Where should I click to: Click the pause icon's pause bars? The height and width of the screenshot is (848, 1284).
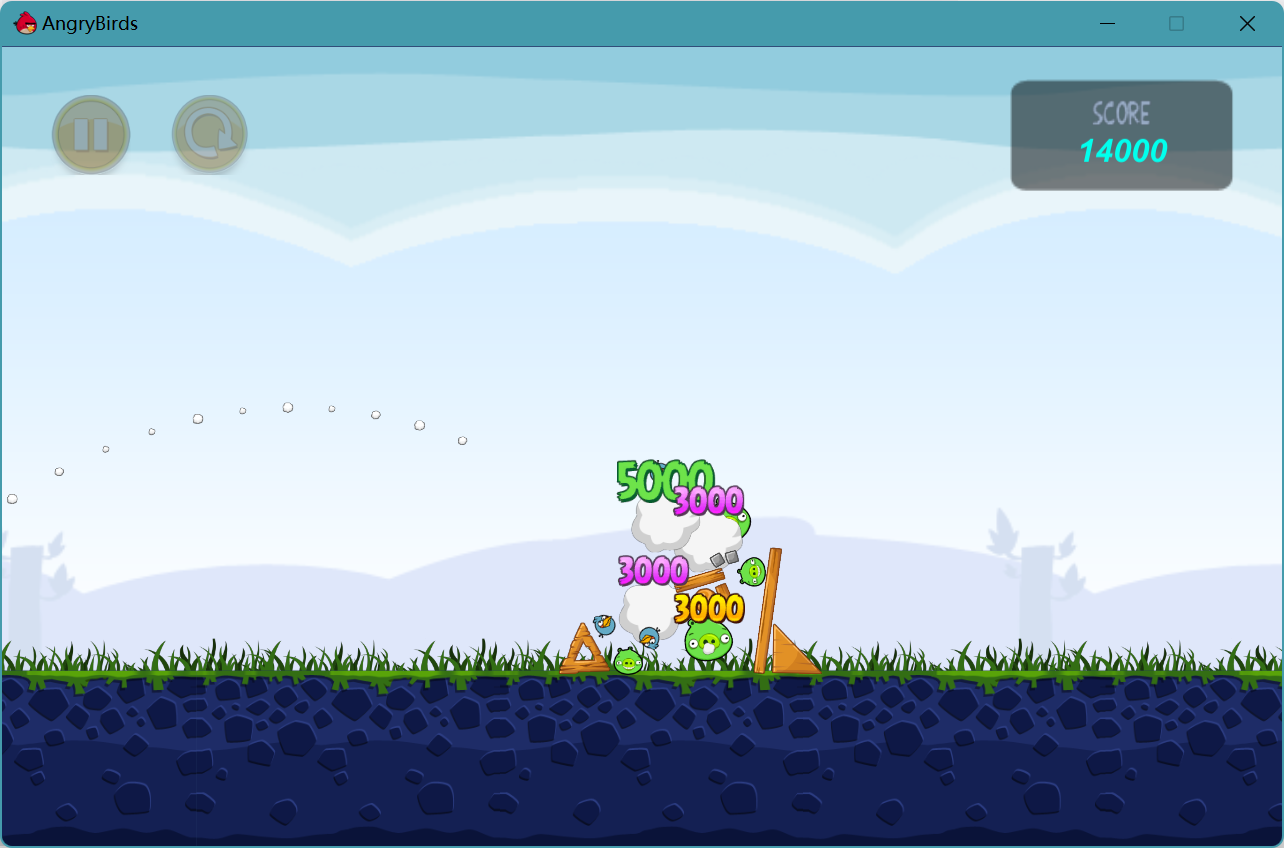91,133
